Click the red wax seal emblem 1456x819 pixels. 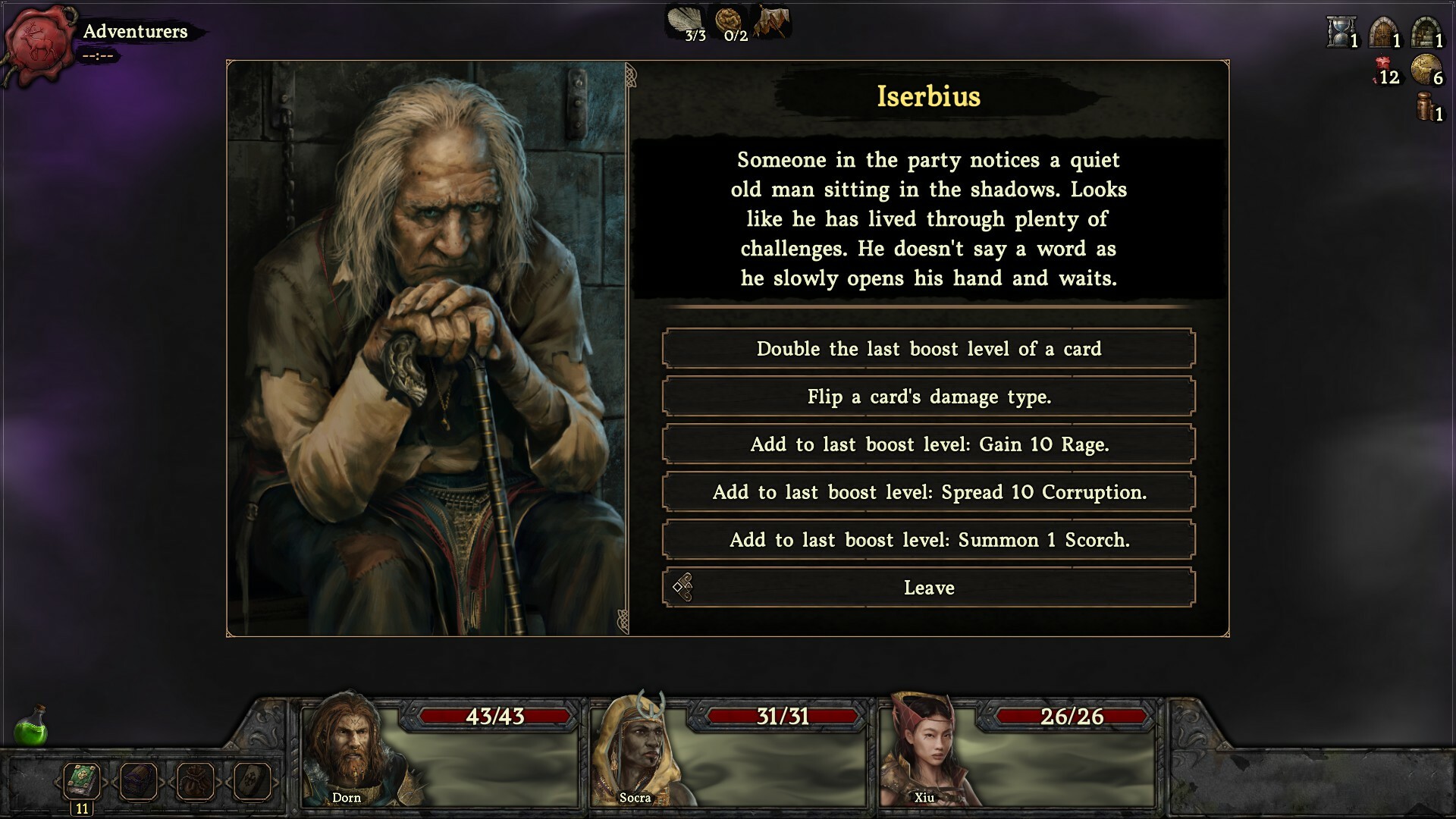click(42, 44)
